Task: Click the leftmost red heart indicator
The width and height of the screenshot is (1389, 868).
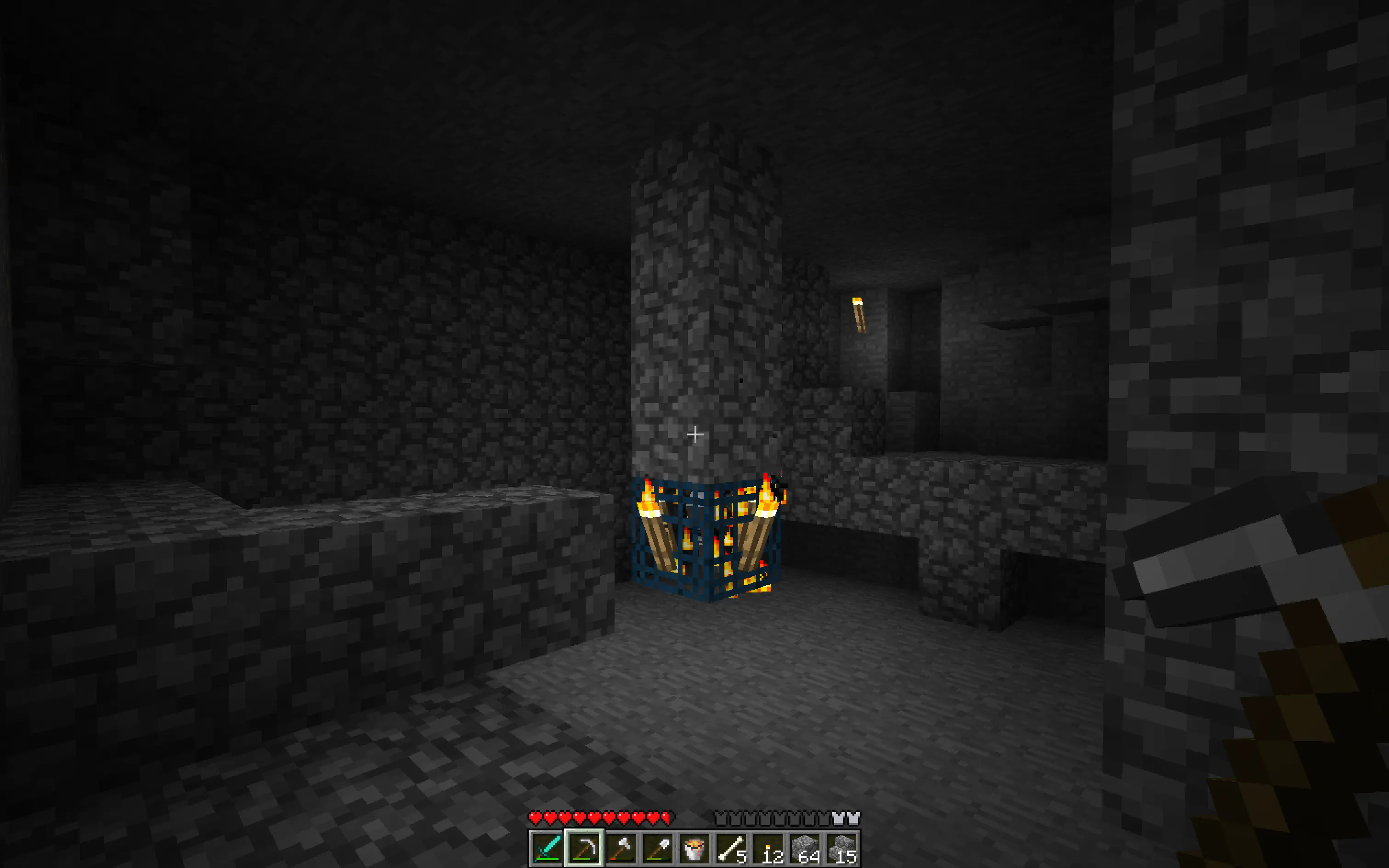Action: pos(536,817)
